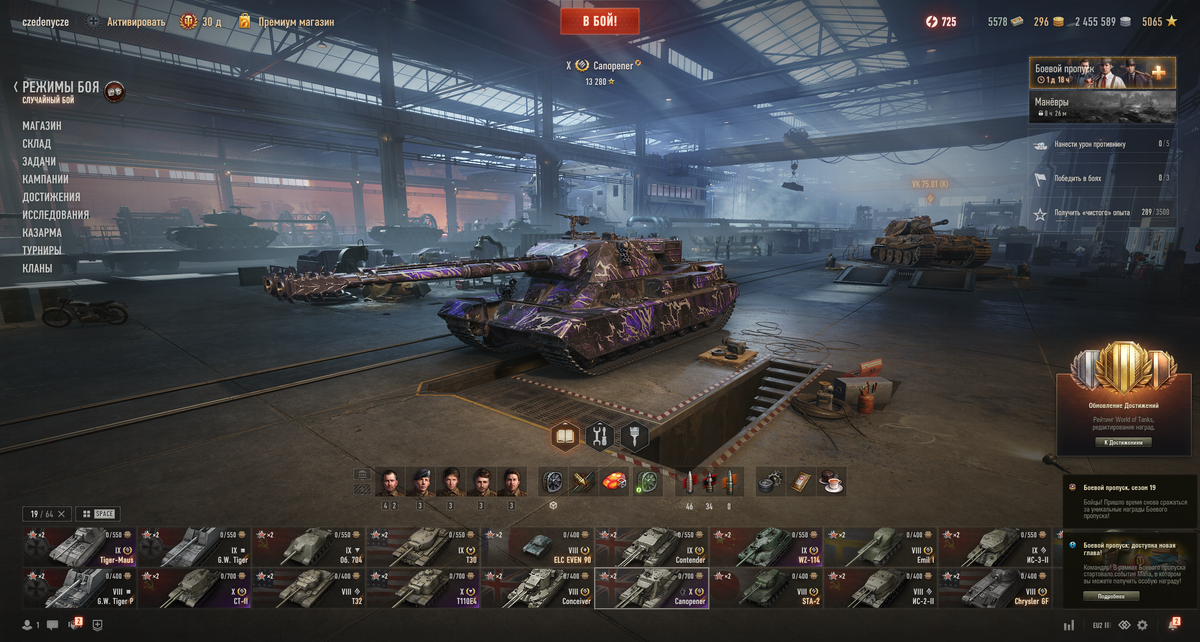Open the КАЗАРМА barracks menu

click(42, 233)
